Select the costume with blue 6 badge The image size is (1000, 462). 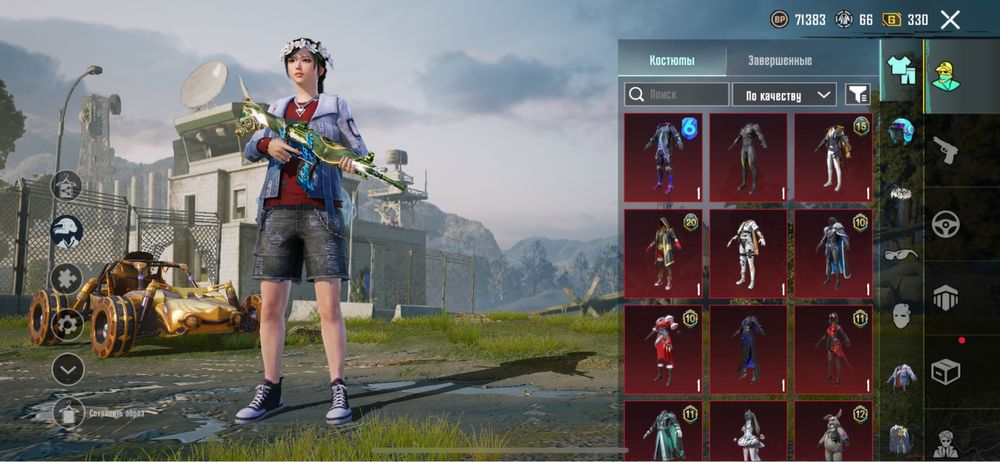coord(663,158)
